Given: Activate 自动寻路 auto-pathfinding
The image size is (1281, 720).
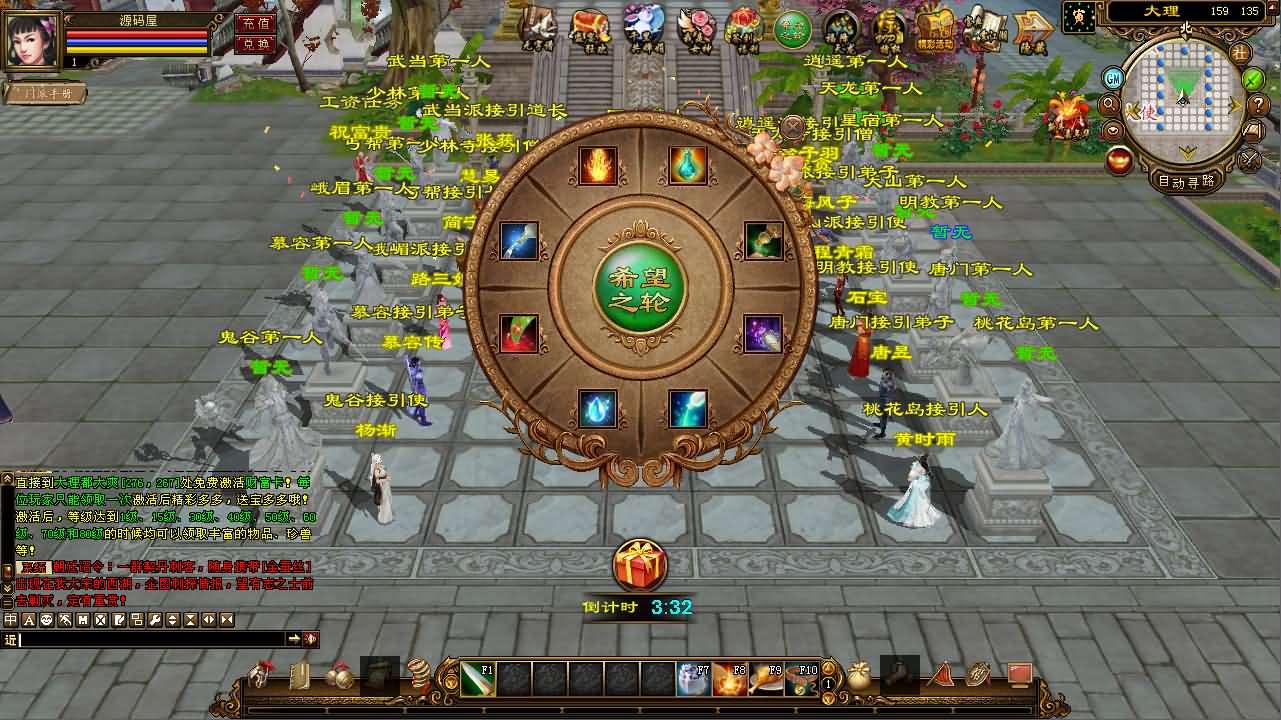Looking at the screenshot, I should tap(1187, 181).
